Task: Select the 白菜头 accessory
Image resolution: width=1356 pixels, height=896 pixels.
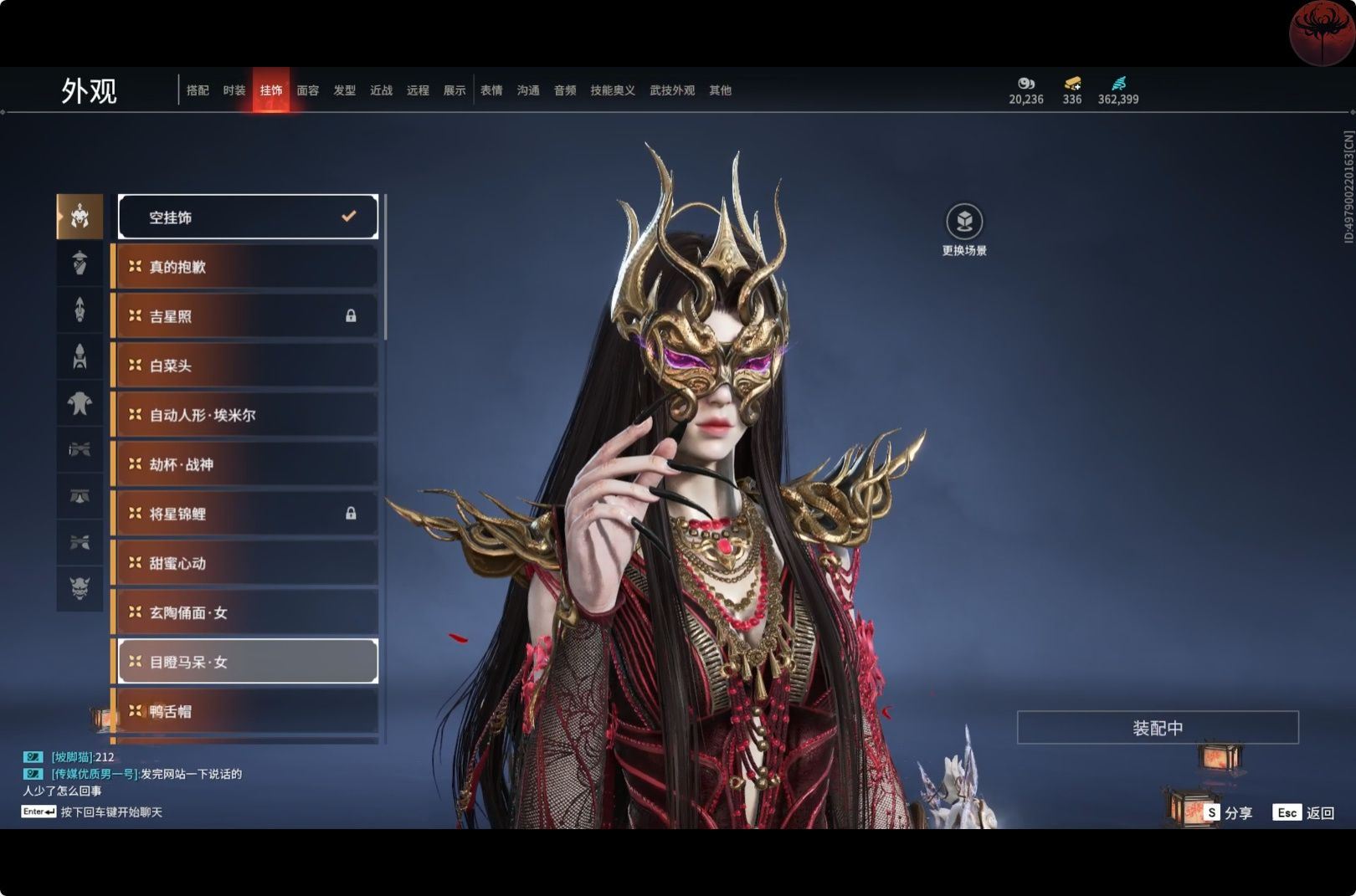Action: tap(248, 366)
